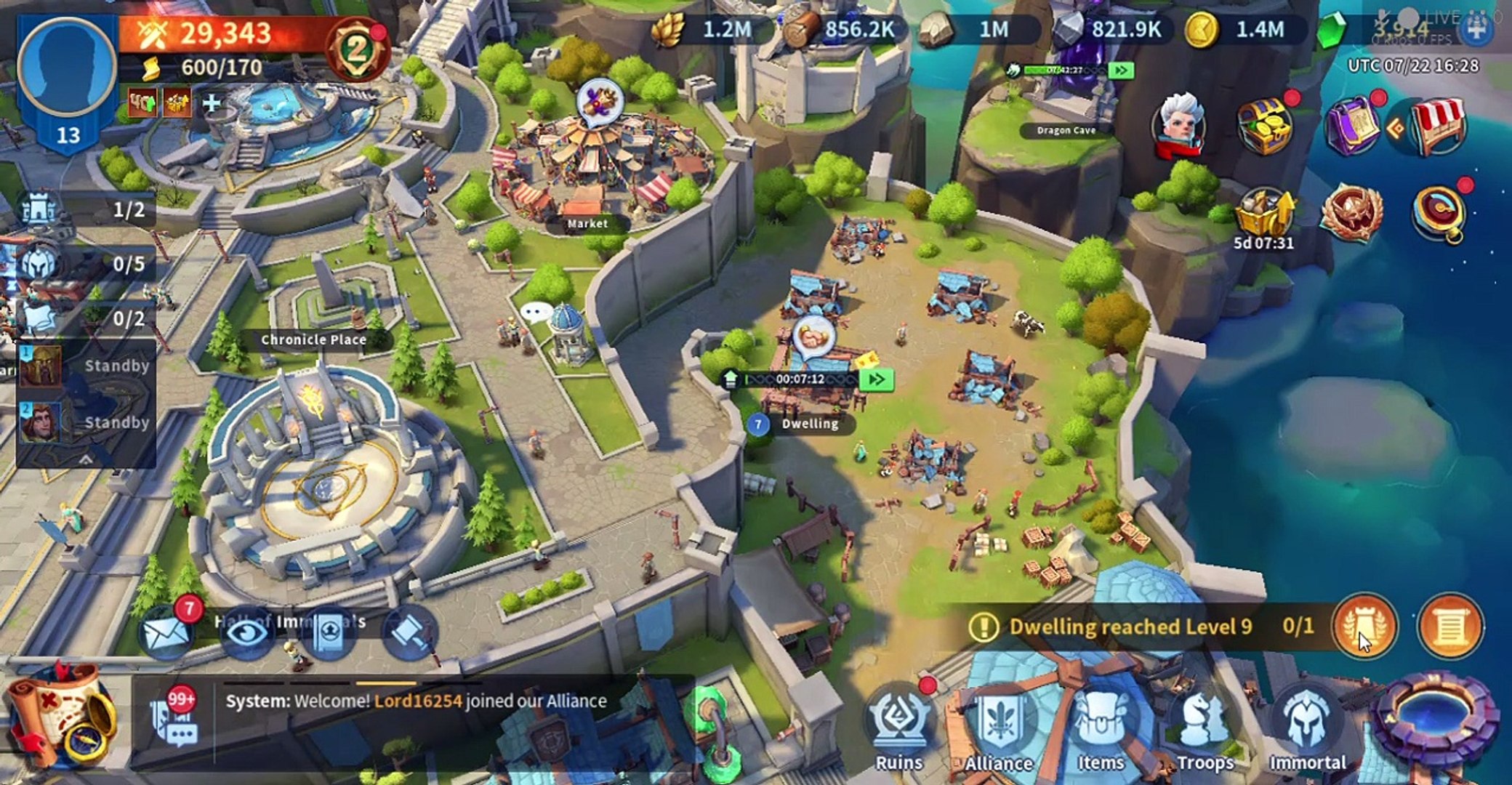Speed up the Dragon Cave timer
The width and height of the screenshot is (1512, 785).
[1121, 71]
